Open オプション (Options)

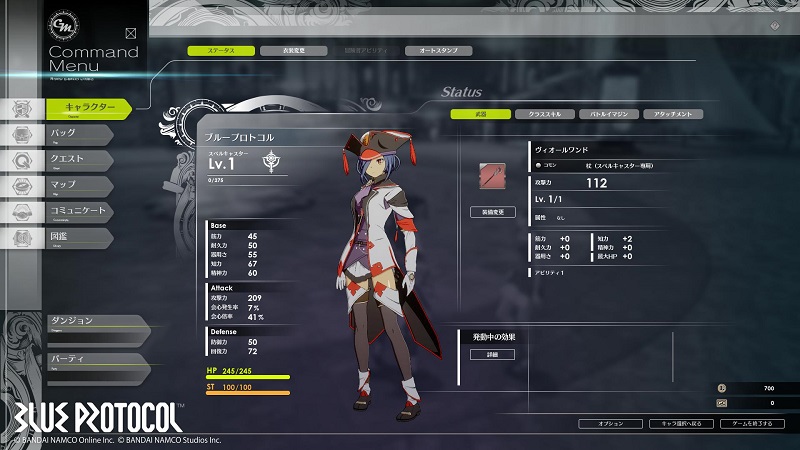pos(611,424)
